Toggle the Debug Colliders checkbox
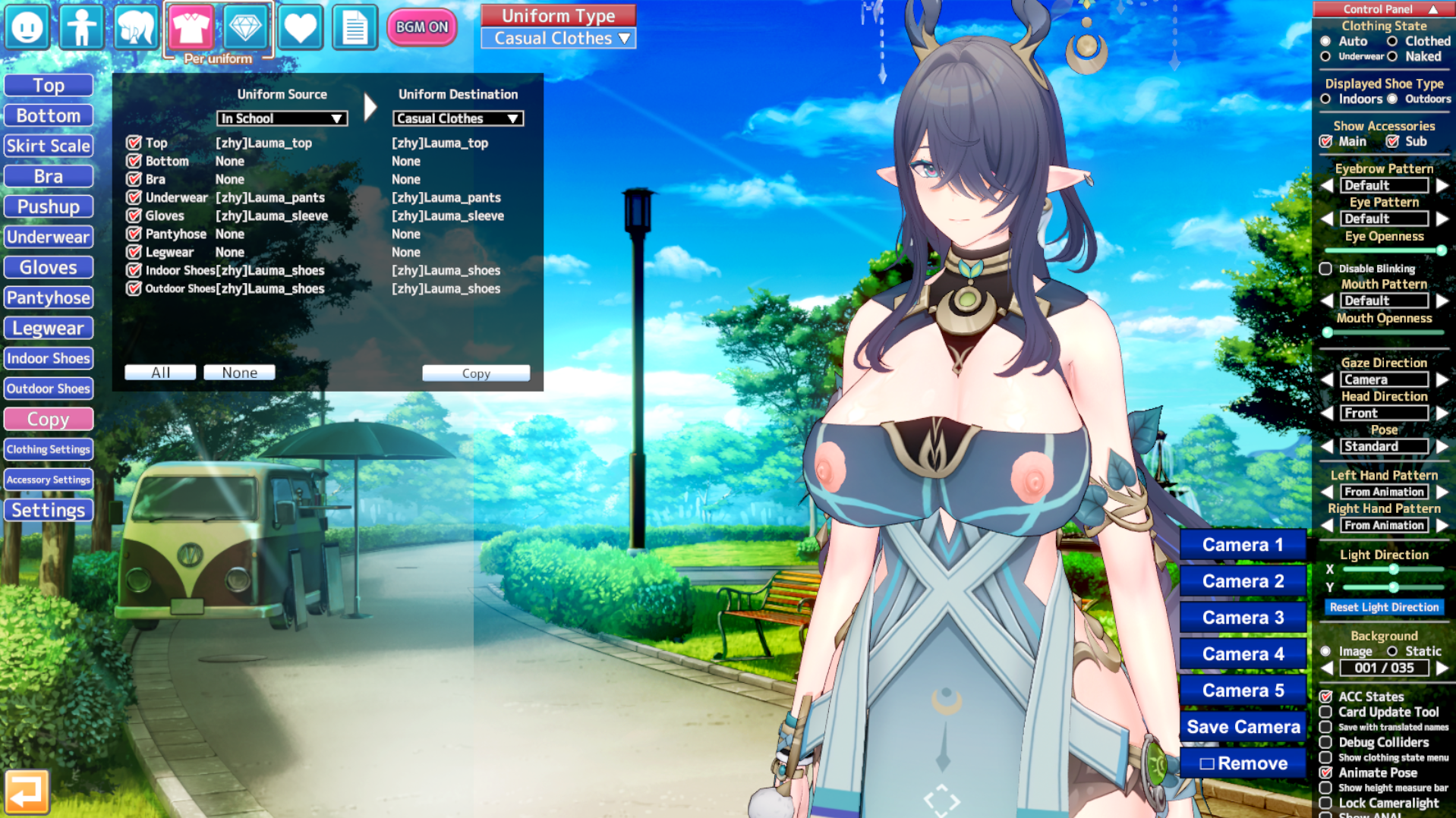Viewport: 1456px width, 818px height. (x=1325, y=742)
